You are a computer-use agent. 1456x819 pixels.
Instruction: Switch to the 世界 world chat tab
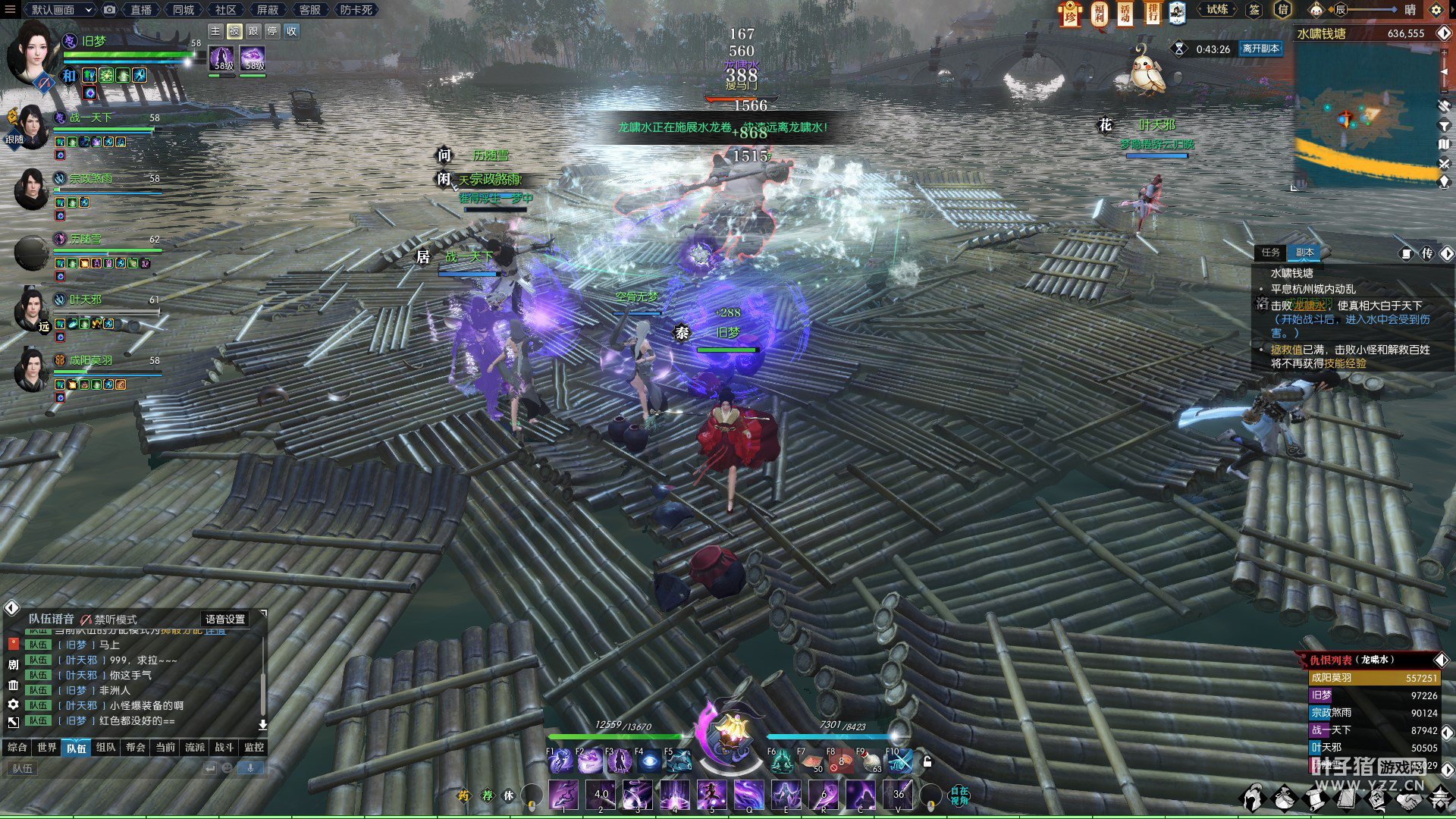coord(47,748)
